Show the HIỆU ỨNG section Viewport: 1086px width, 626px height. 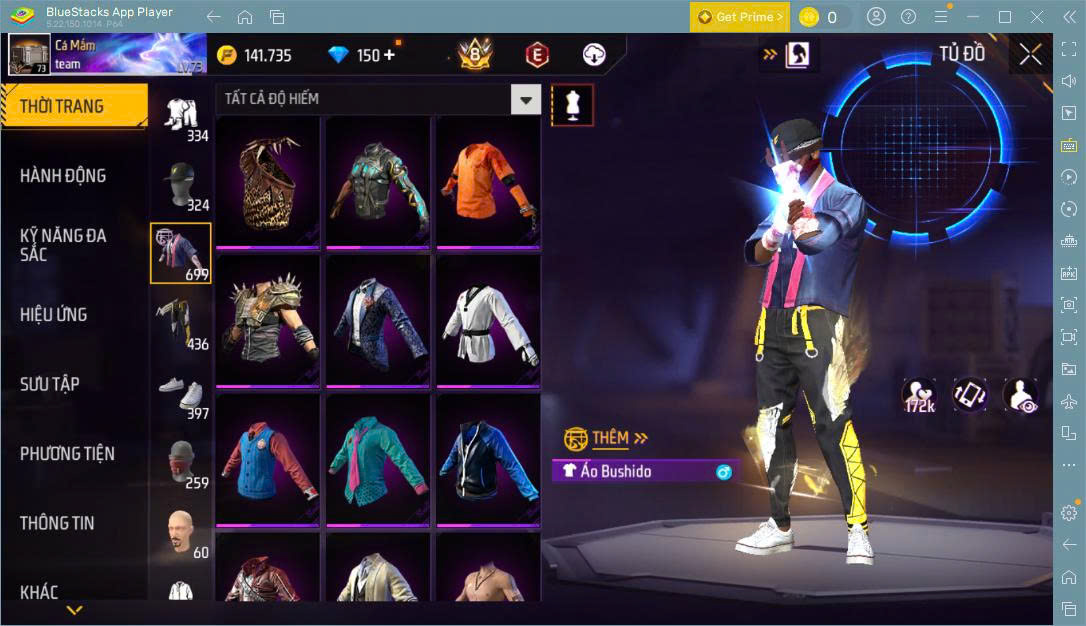[x=54, y=315]
